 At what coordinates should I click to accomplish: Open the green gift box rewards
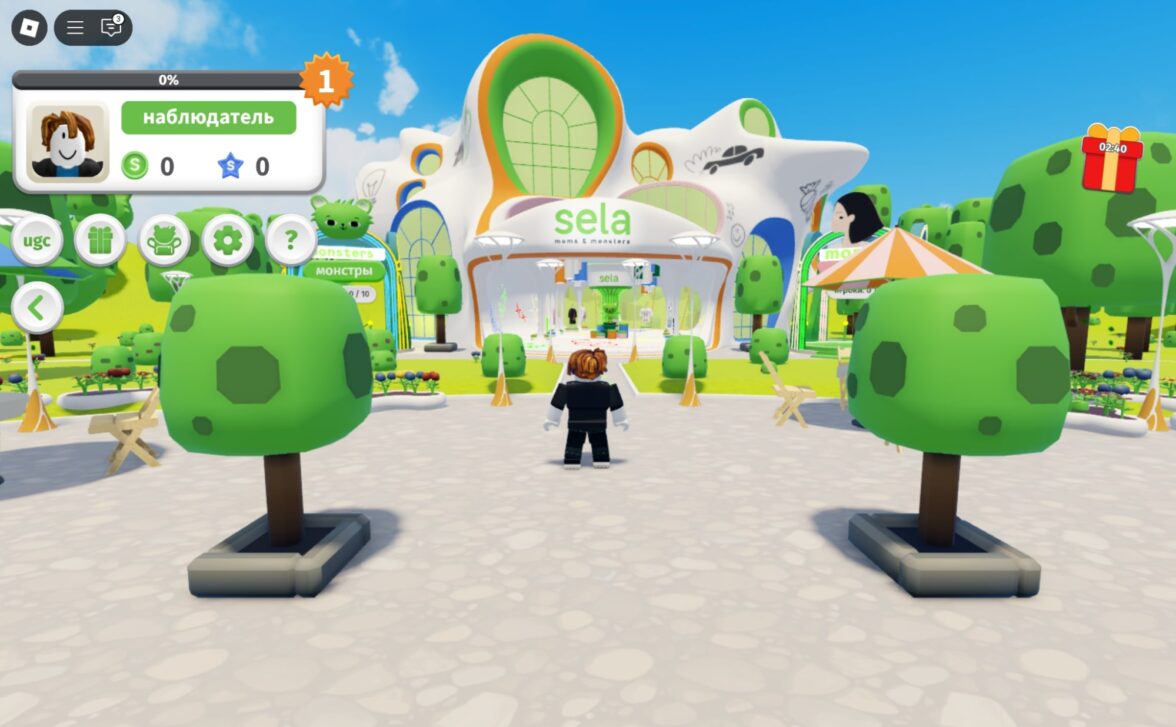click(x=100, y=240)
